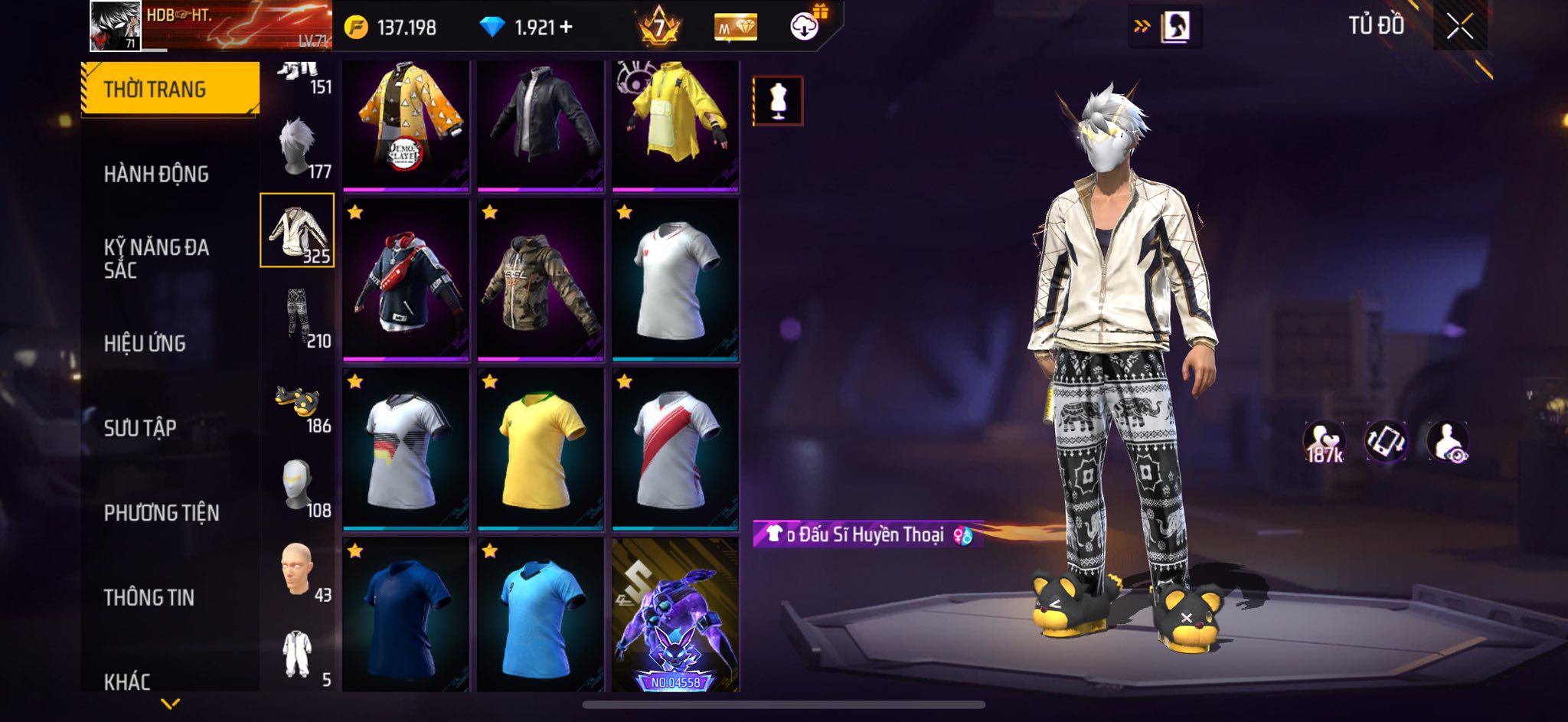Screen dimensions: 1568x722
Task: Select the white jersey with red sash
Action: (x=675, y=449)
